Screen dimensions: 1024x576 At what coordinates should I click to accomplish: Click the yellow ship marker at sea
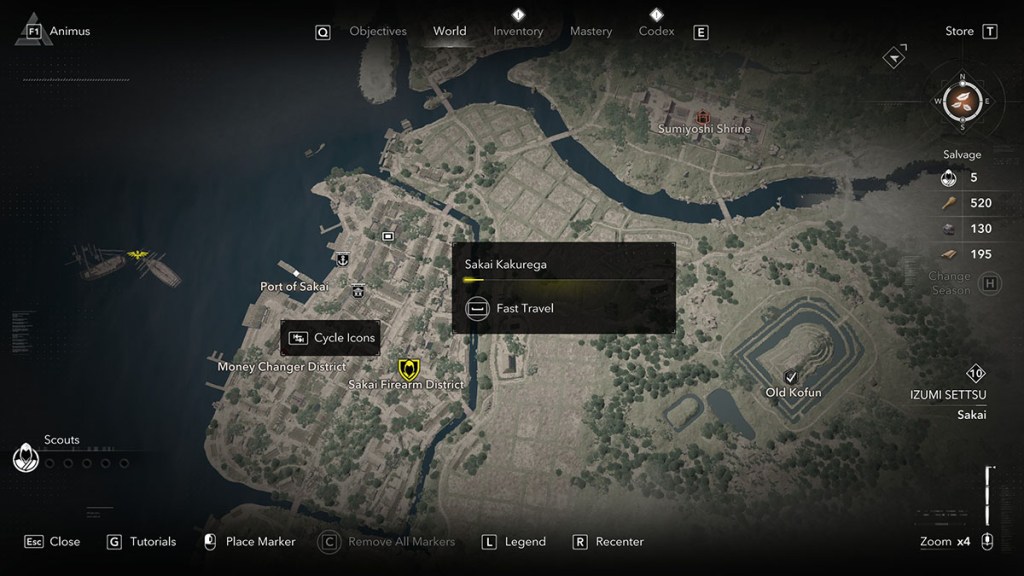pos(137,257)
